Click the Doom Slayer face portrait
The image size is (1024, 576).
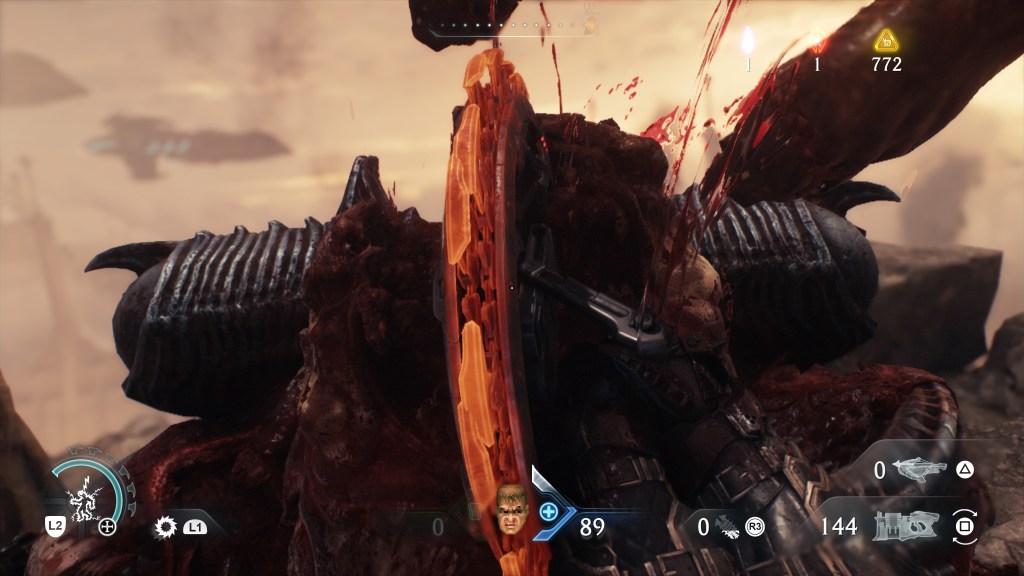[x=511, y=508]
